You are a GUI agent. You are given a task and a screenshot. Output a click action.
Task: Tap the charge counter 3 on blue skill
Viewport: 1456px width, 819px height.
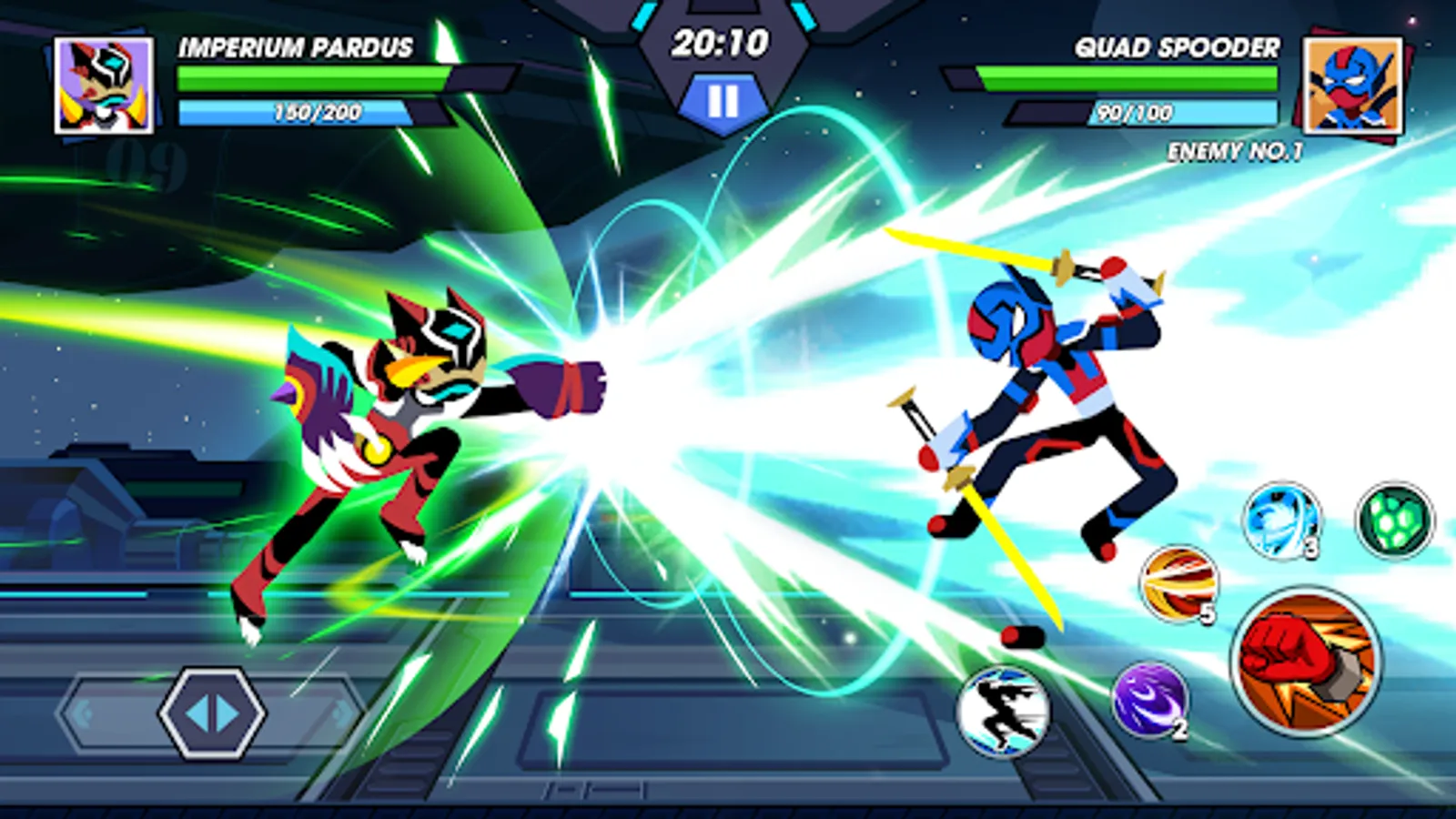point(1310,548)
